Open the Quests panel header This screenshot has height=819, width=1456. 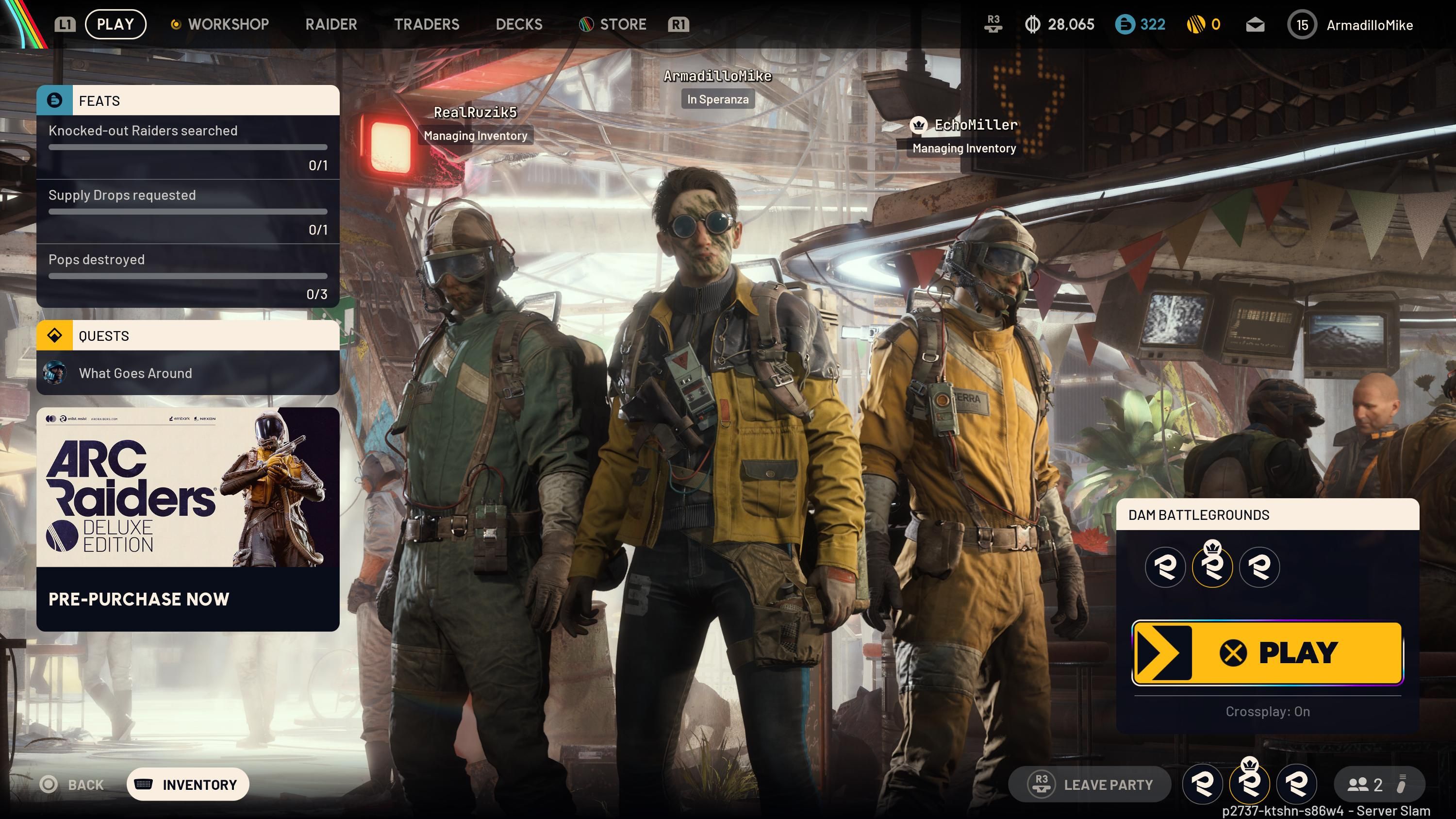point(188,336)
